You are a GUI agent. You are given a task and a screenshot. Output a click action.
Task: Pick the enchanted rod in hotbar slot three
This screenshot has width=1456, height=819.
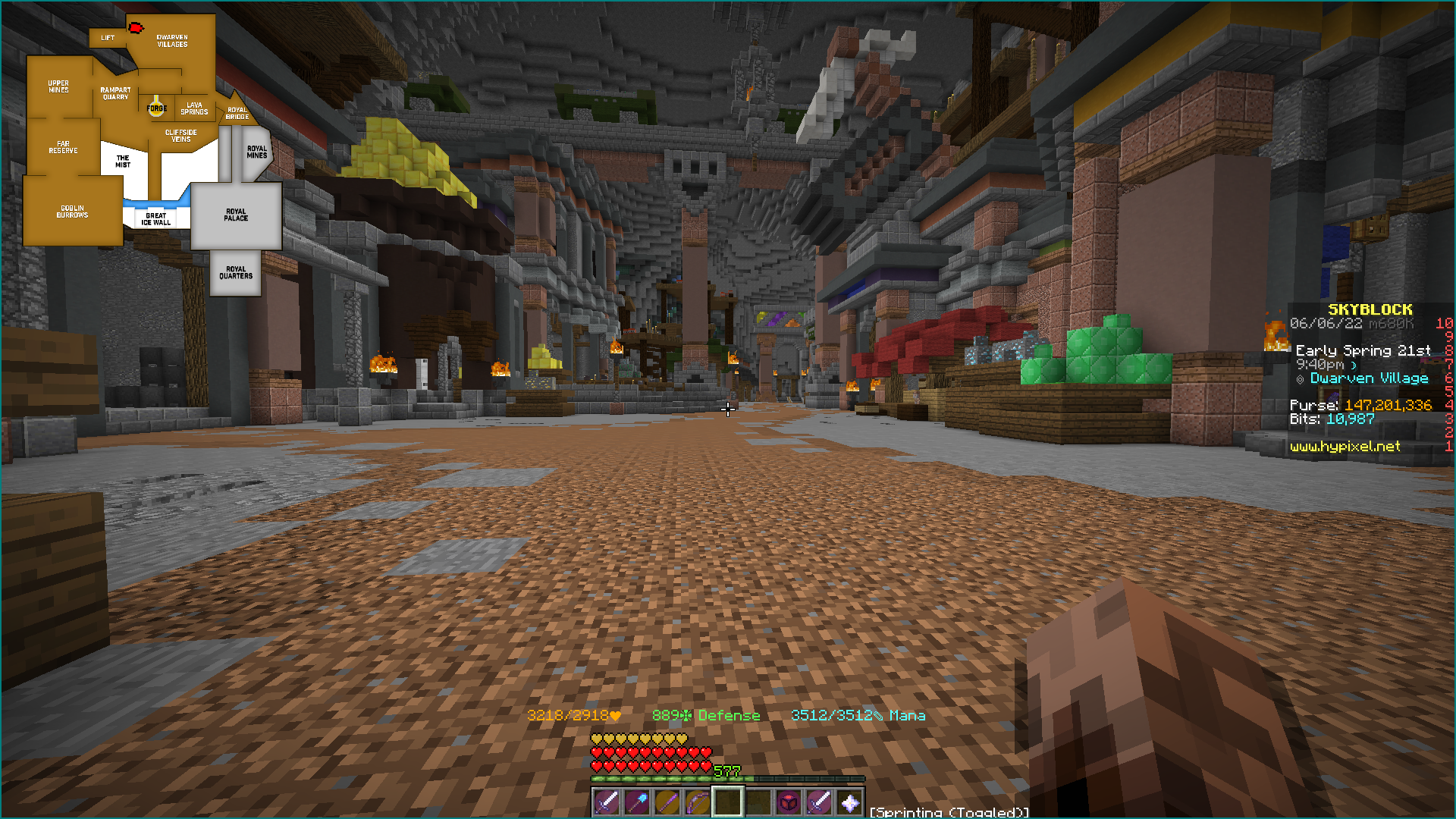pos(669,802)
